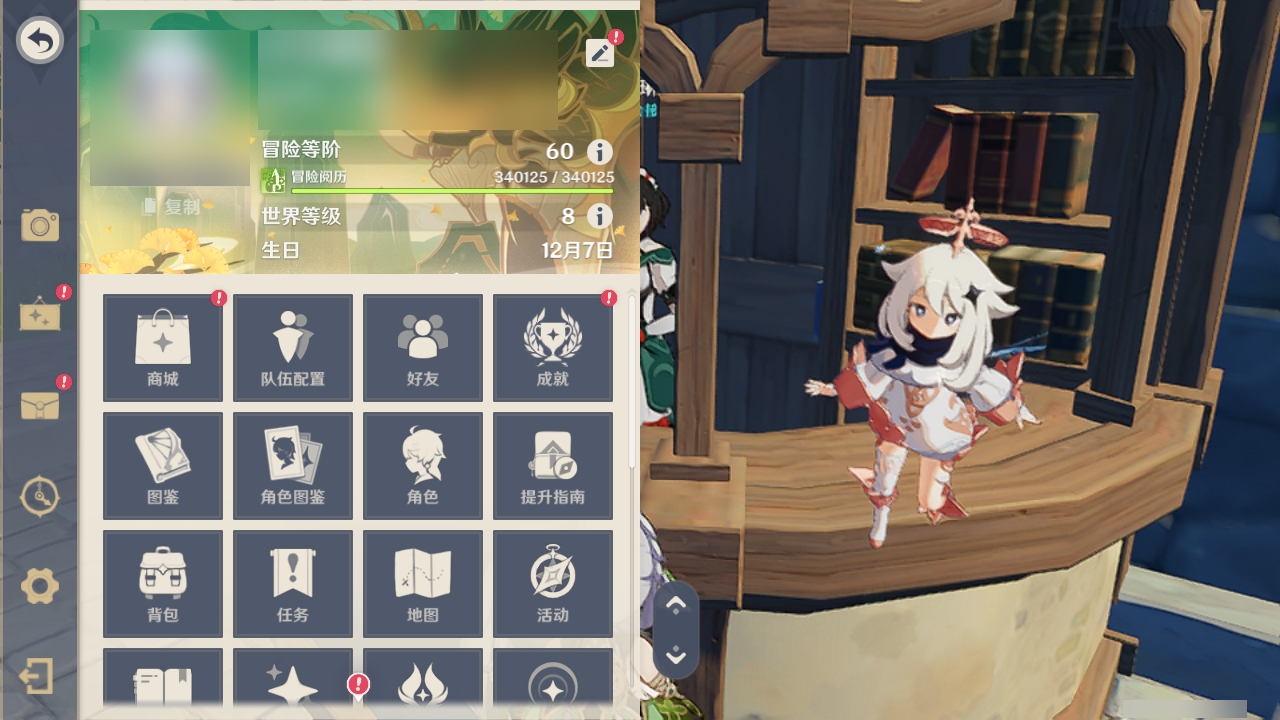The height and width of the screenshot is (720, 1280).
Task: Select the Quests menu entry
Action: click(292, 583)
